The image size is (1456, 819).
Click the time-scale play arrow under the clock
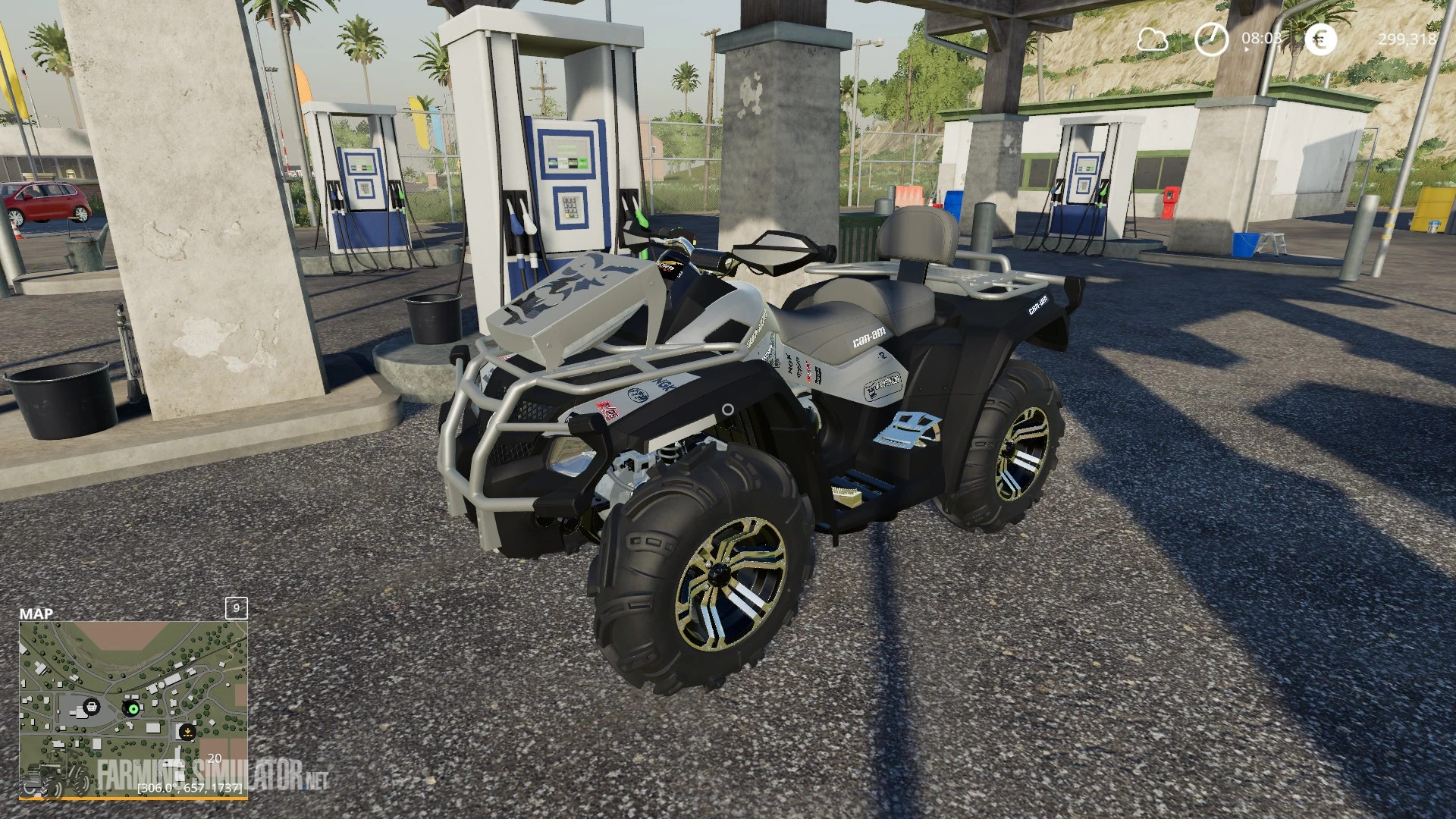[1246, 50]
